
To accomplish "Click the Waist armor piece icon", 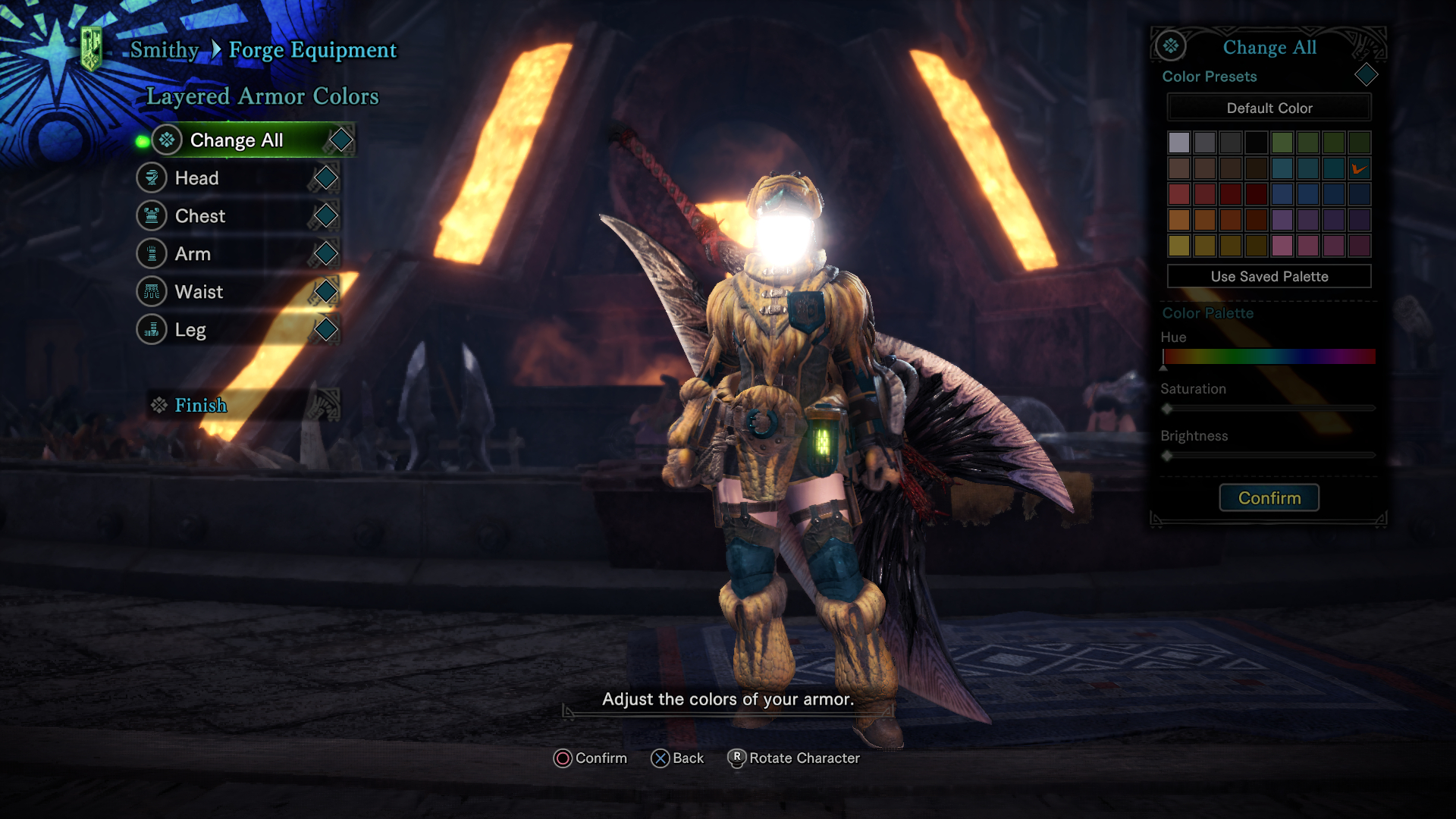I will coord(153,291).
